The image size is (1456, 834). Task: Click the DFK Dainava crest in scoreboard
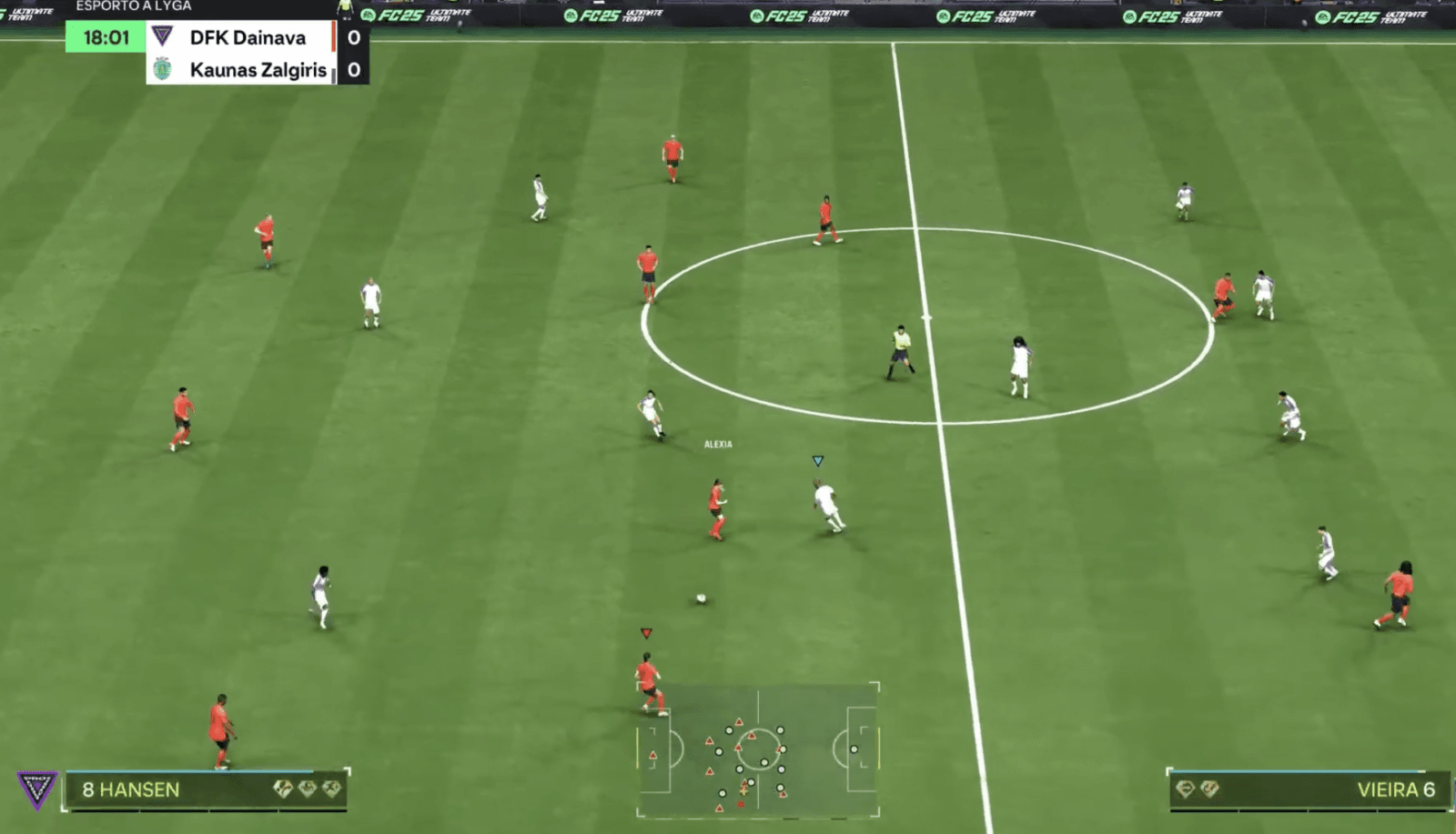coord(163,37)
